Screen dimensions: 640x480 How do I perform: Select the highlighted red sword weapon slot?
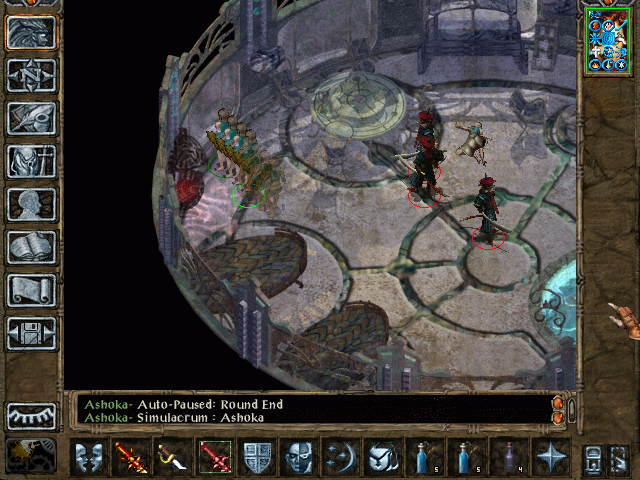(x=216, y=457)
